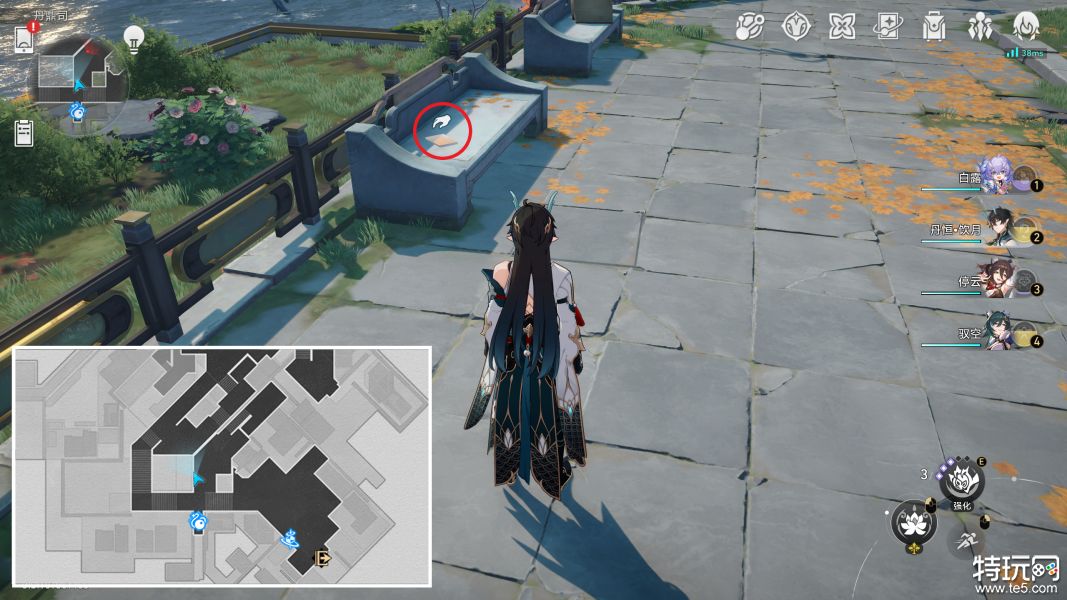Open the character head icon
This screenshot has height=600, width=1067.
pyautogui.click(x=1026, y=25)
